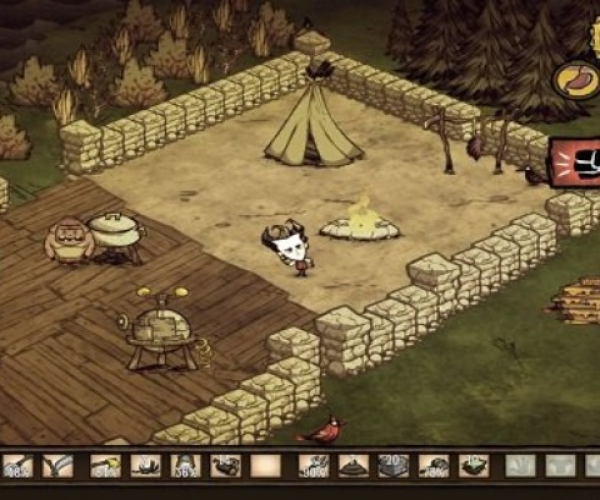Select the inventory item at 18% durability

tap(433, 466)
